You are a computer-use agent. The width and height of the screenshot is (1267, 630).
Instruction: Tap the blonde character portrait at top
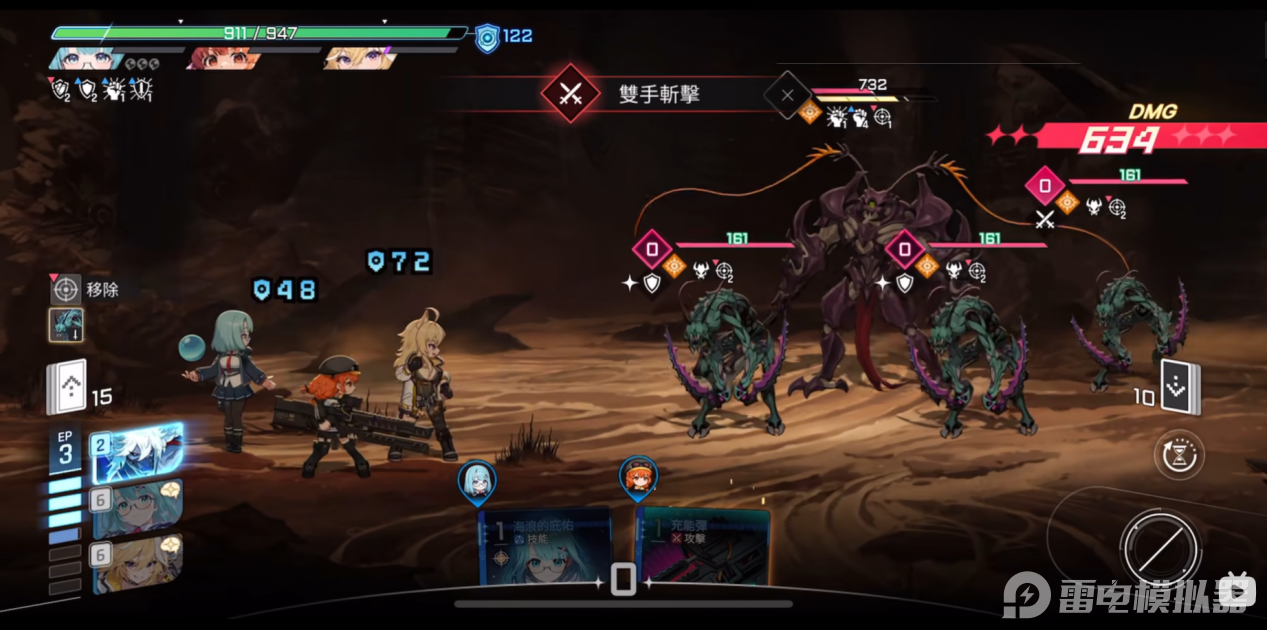pyautogui.click(x=360, y=58)
